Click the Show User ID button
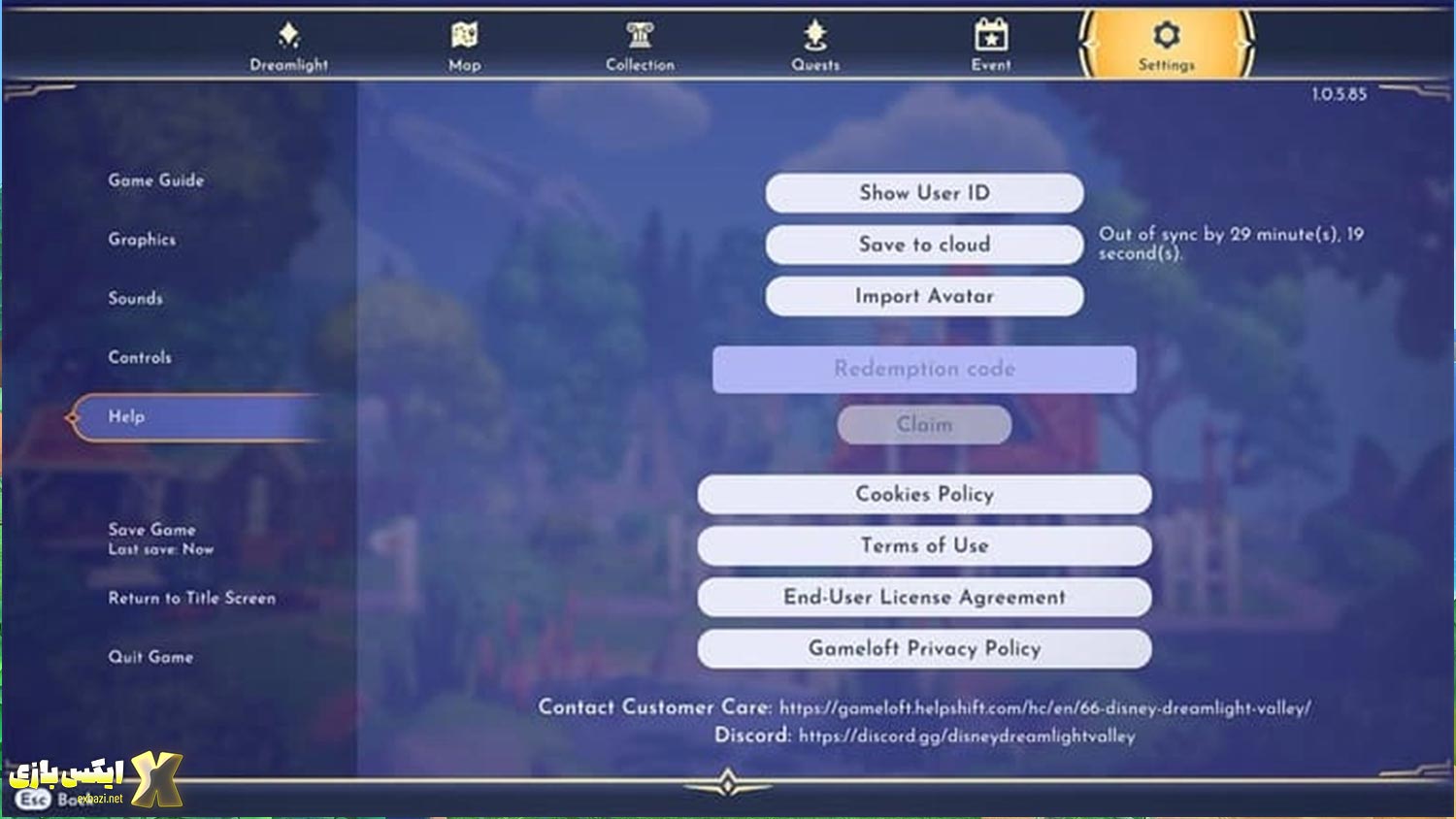The height and width of the screenshot is (819, 1456). pyautogui.click(x=924, y=192)
